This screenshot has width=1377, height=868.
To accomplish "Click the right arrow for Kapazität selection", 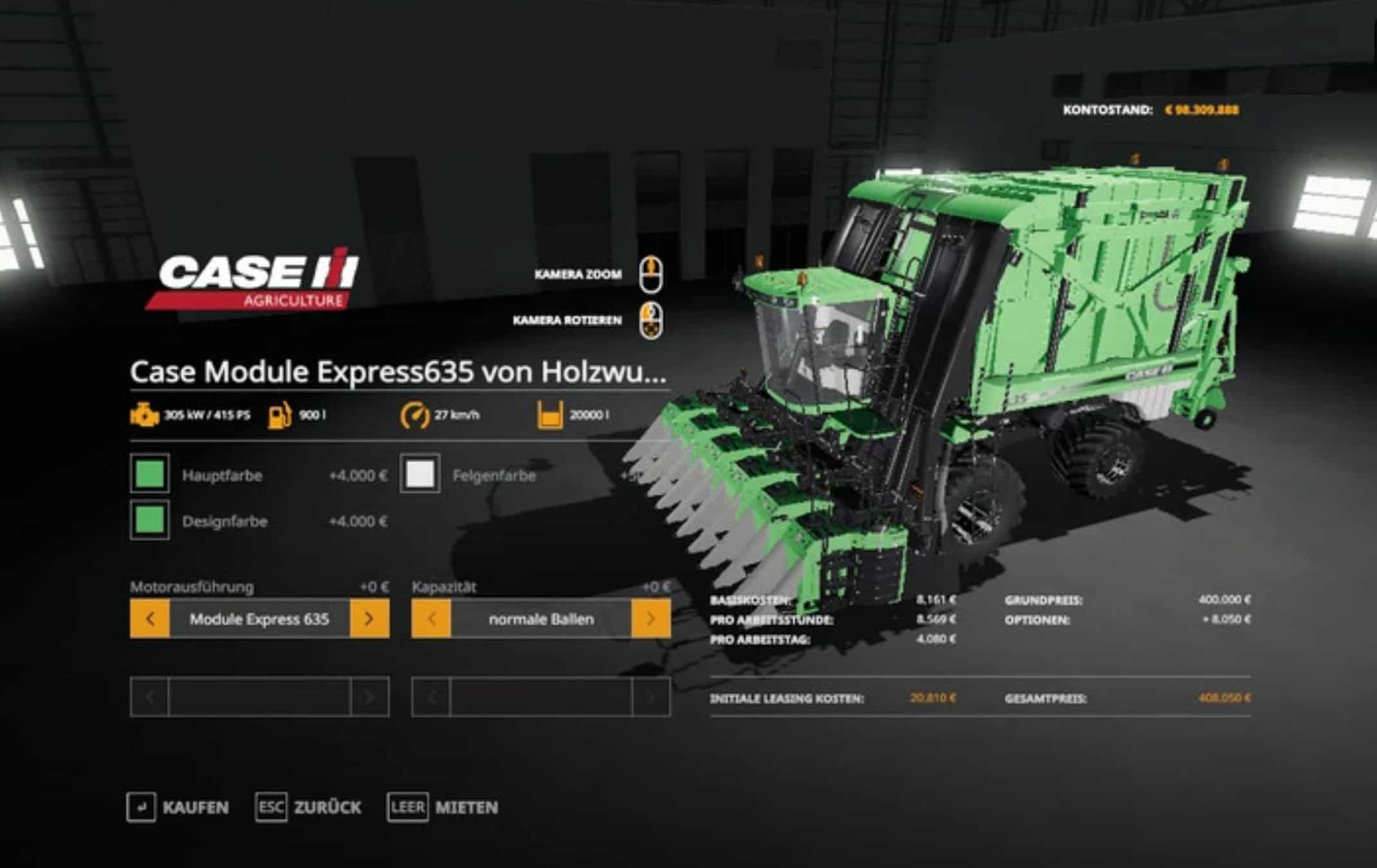I will point(652,619).
